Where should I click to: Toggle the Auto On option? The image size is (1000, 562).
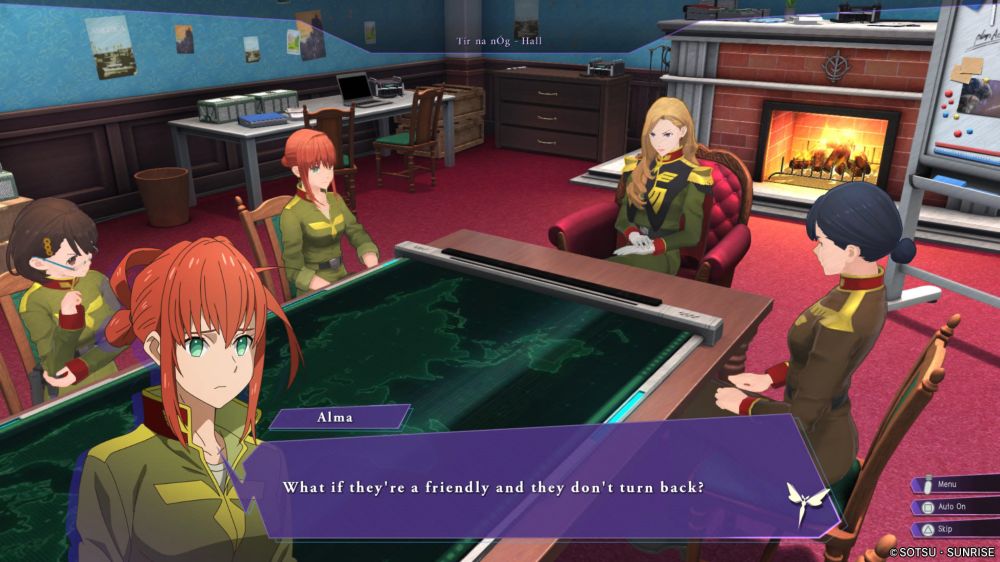[953, 507]
